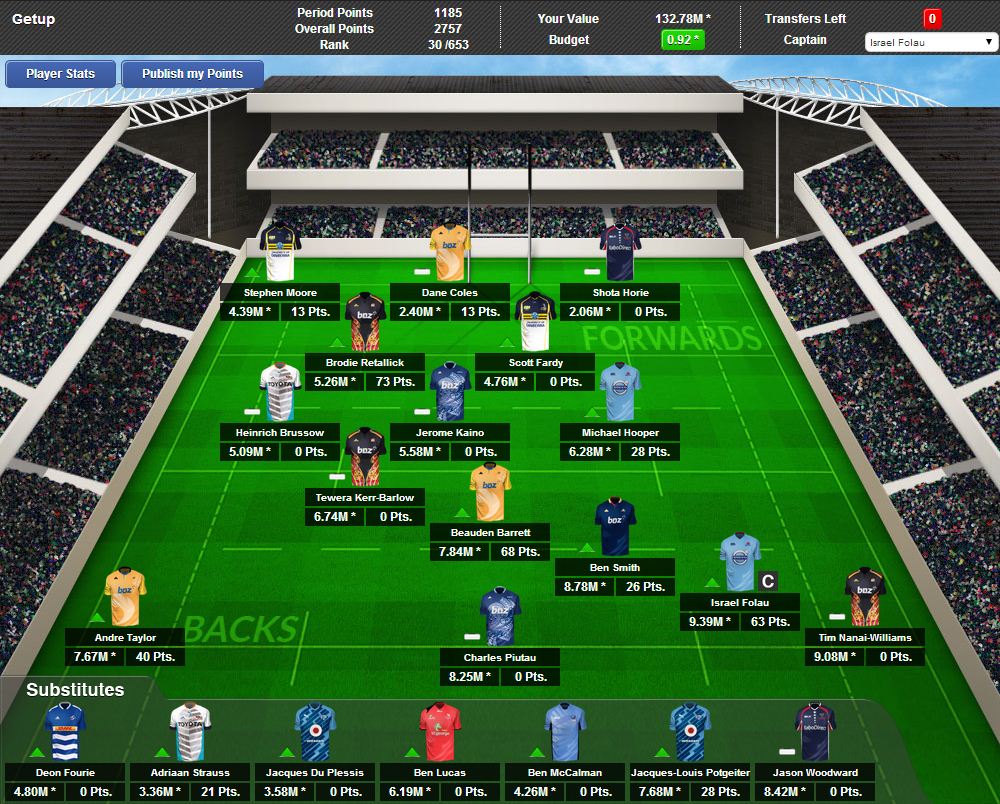
Task: Select Ben Smith's player jersey
Action: [x=615, y=527]
